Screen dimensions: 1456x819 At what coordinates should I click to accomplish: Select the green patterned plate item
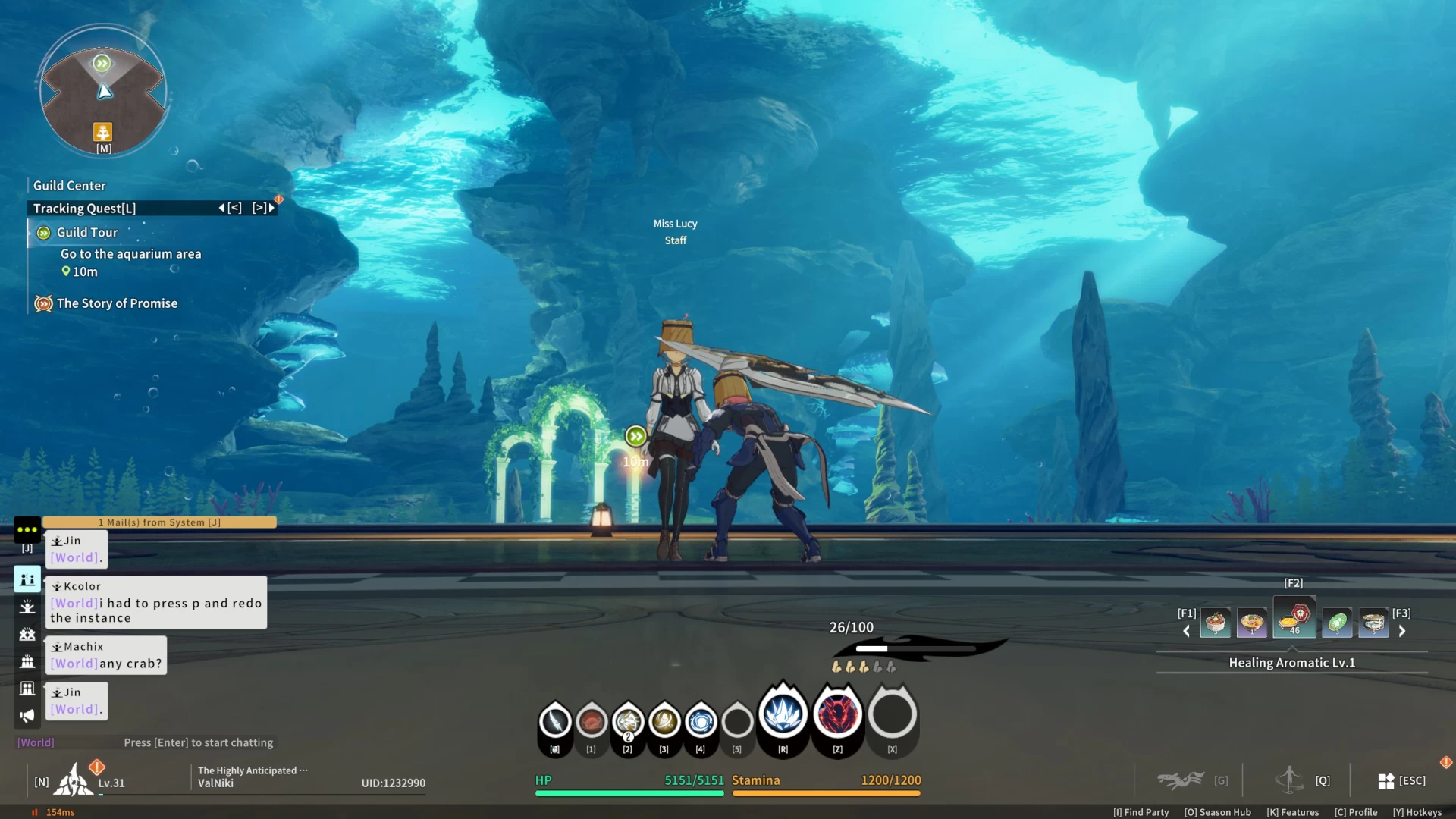(x=1337, y=623)
